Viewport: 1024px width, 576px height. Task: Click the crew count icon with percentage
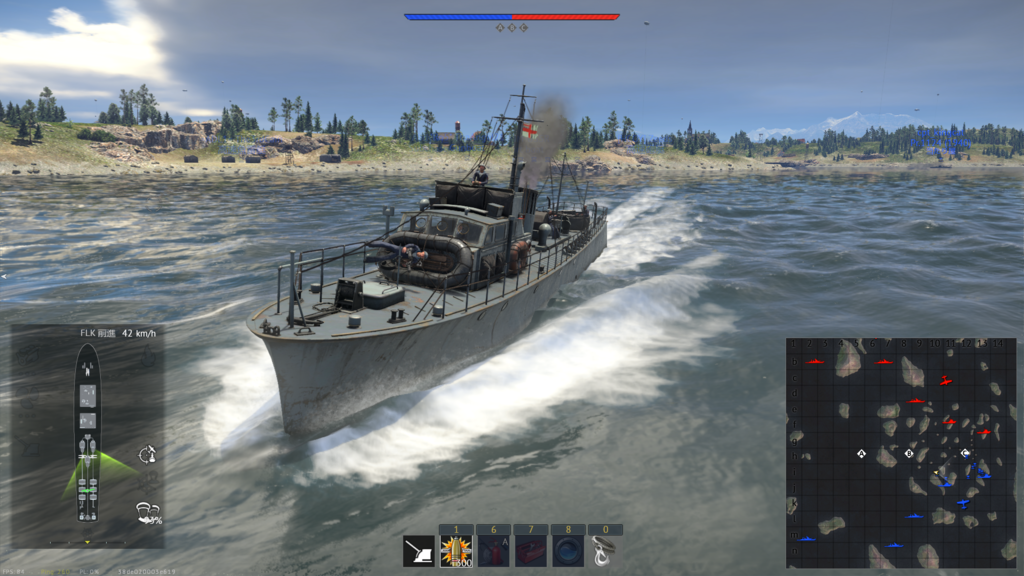point(149,513)
